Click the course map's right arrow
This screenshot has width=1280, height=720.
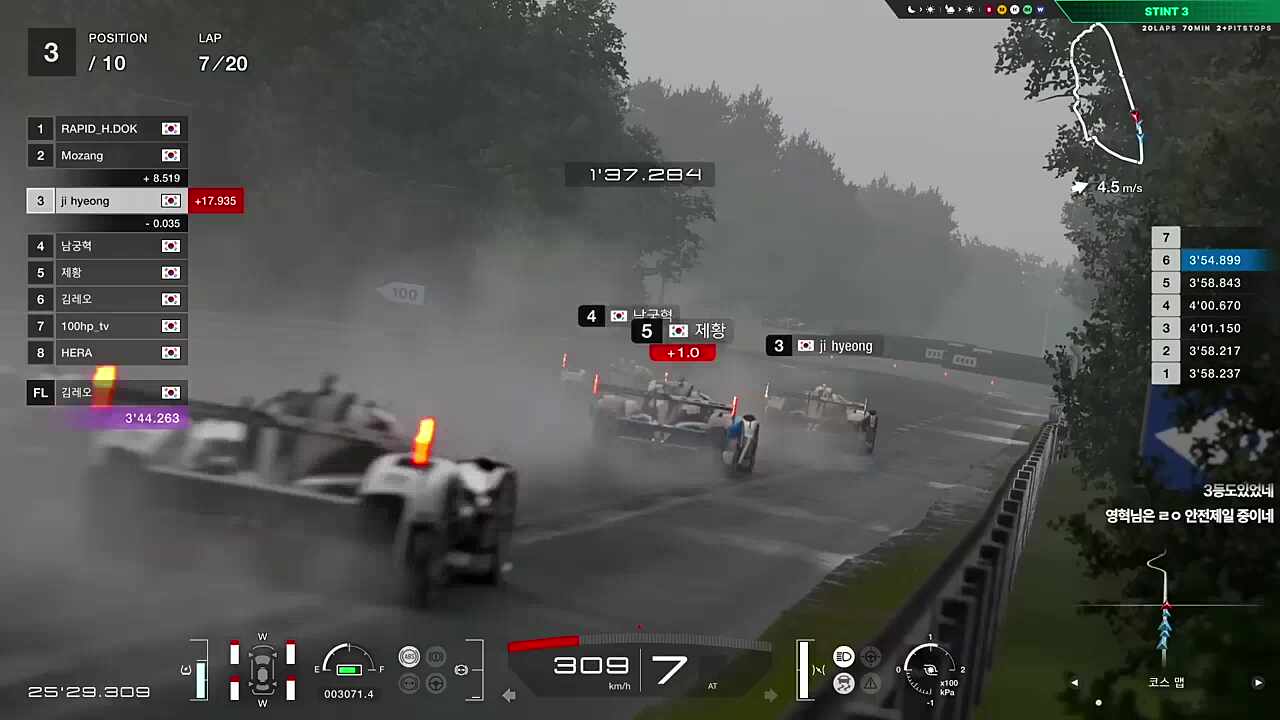click(x=1258, y=683)
